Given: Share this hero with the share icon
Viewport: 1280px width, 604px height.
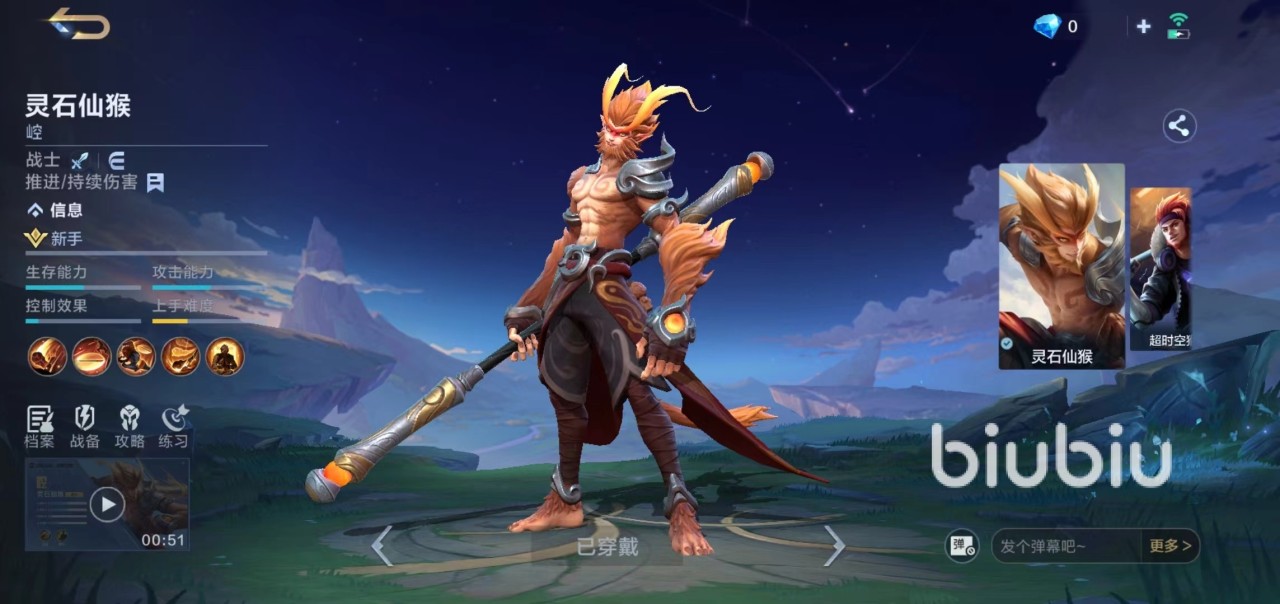Looking at the screenshot, I should (1179, 126).
